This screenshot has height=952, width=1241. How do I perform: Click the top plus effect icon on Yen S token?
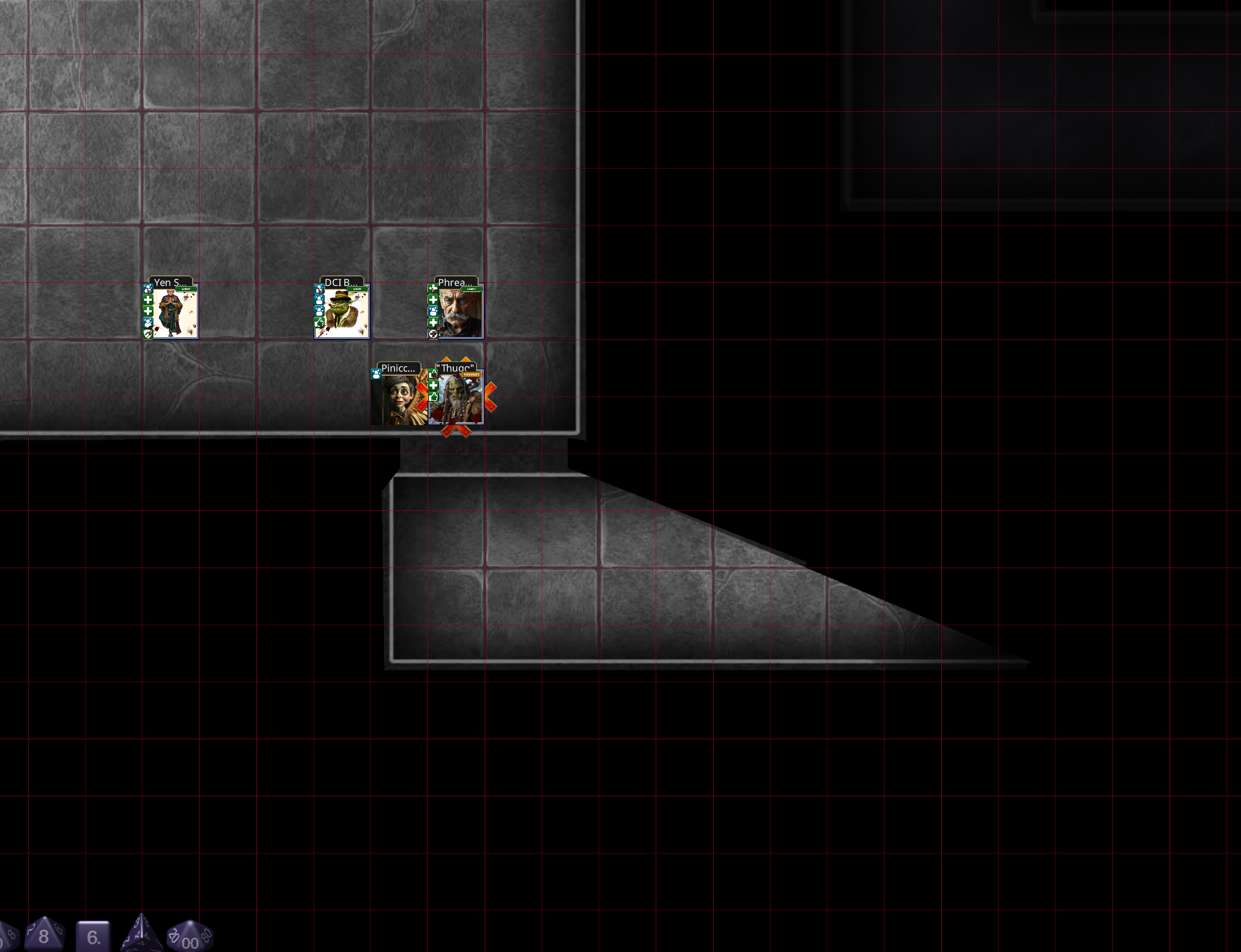tap(147, 300)
